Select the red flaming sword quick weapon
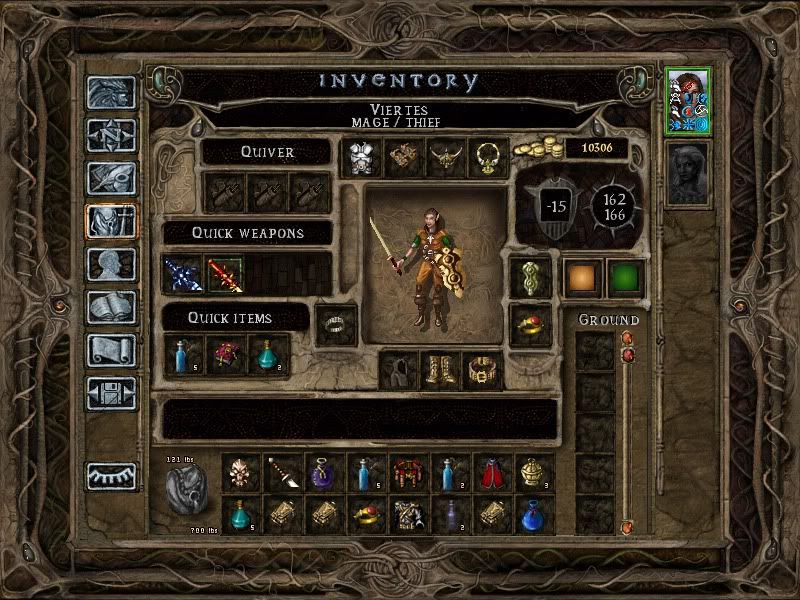800x600 pixels. coord(225,274)
